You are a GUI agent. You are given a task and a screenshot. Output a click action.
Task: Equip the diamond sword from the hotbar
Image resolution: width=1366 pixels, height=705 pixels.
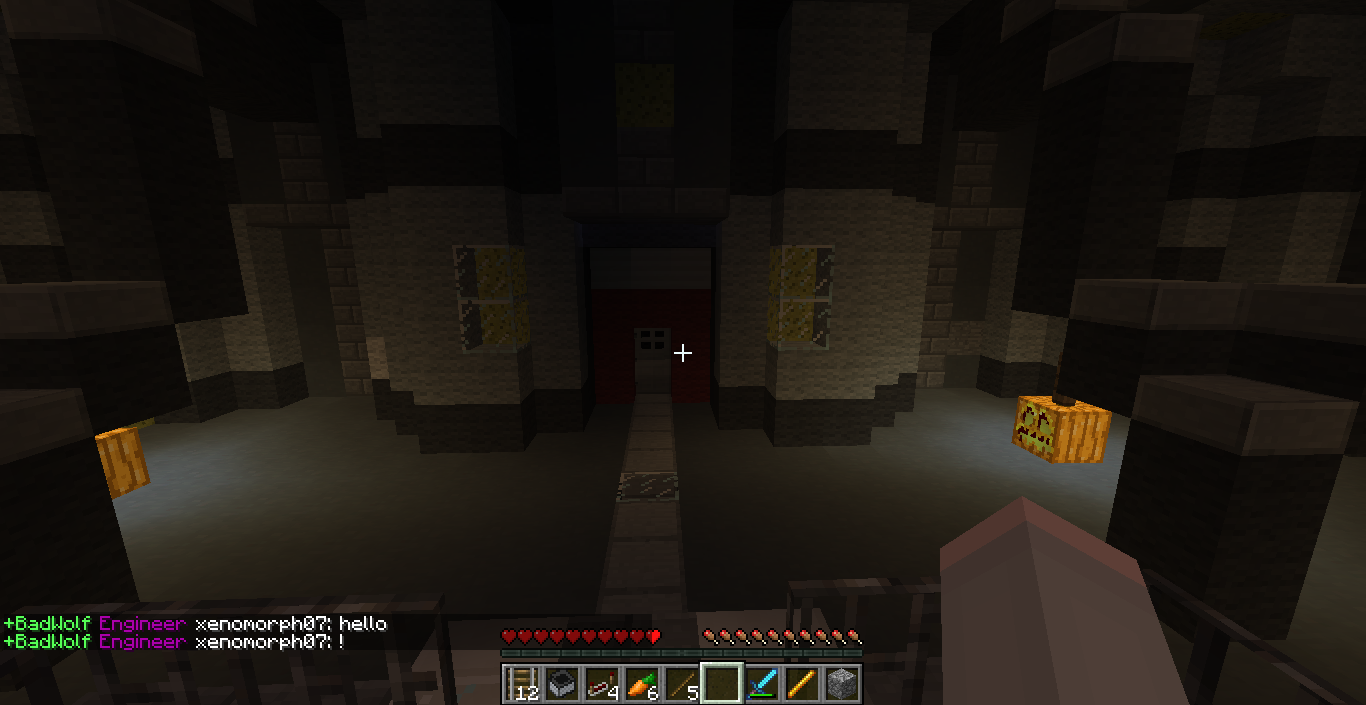click(762, 684)
